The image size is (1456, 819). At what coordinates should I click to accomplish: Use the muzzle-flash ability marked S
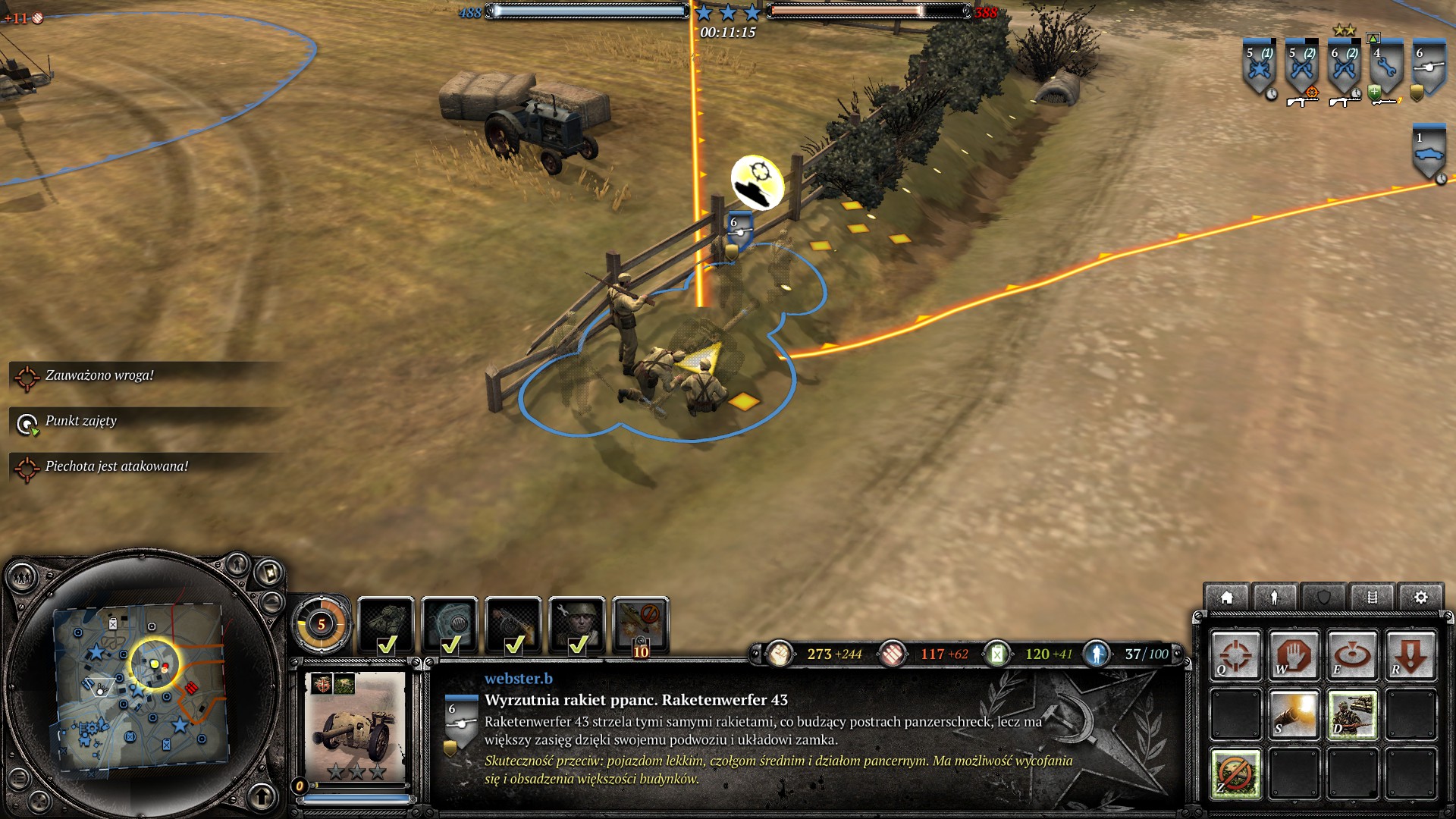(1293, 714)
